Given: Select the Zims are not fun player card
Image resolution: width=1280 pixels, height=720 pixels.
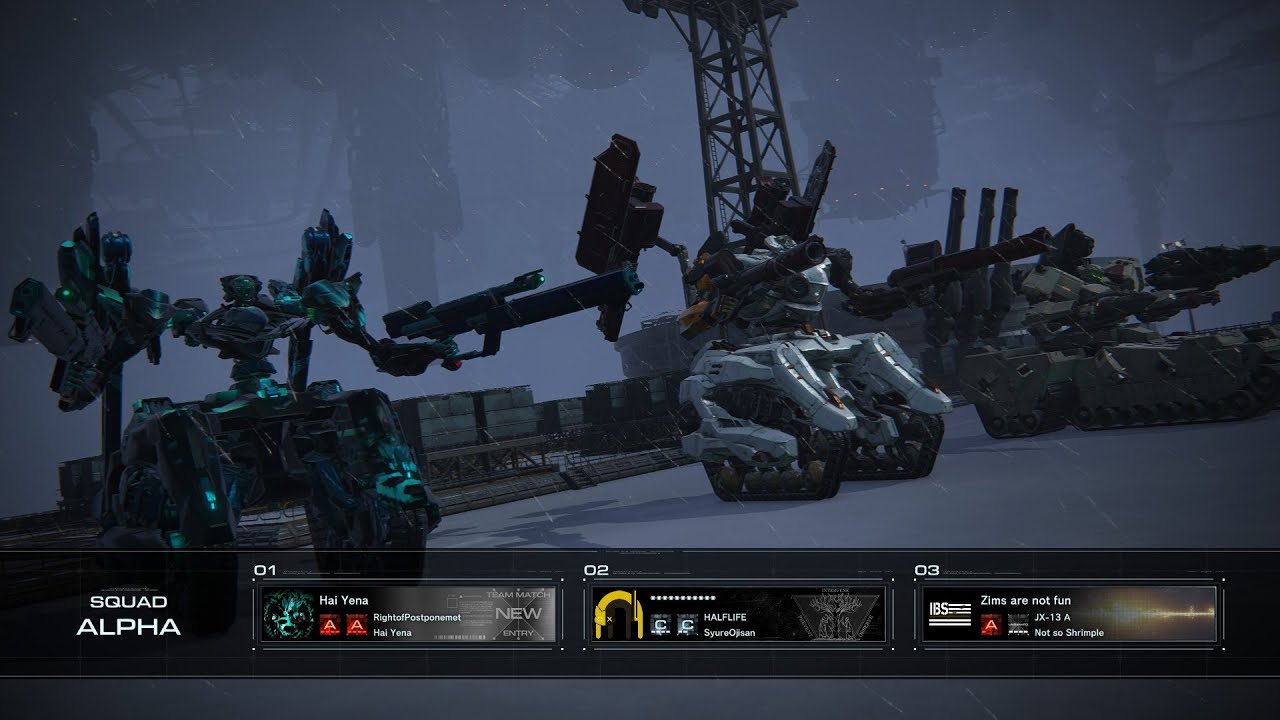Looking at the screenshot, I should coord(1069,614).
